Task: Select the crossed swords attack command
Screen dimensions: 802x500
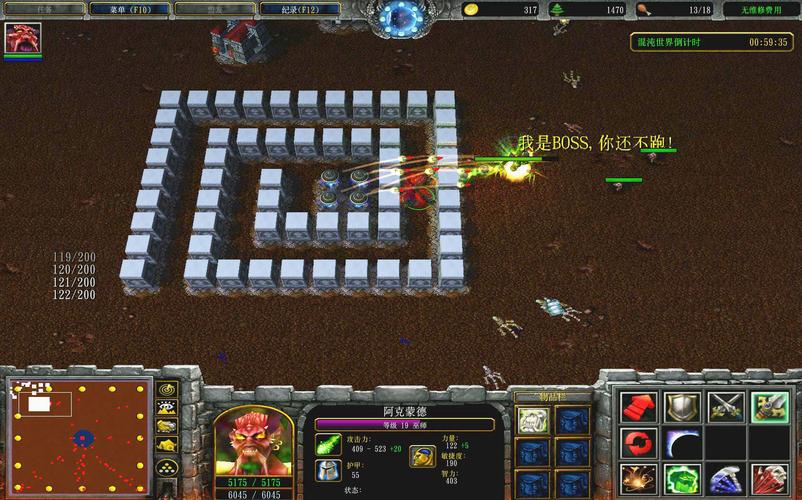Action: point(725,406)
